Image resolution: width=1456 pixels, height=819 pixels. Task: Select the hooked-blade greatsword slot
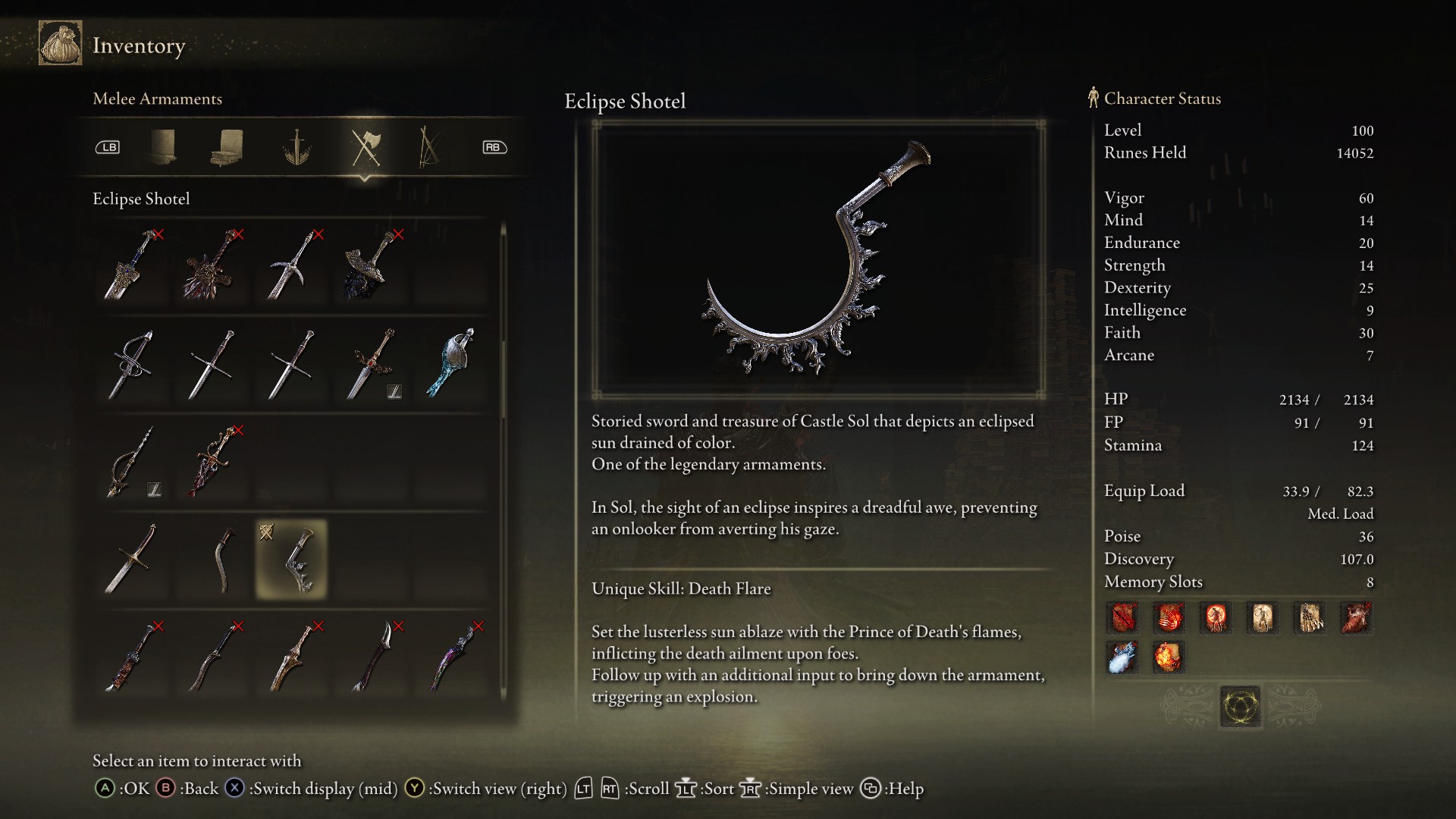pos(292,265)
